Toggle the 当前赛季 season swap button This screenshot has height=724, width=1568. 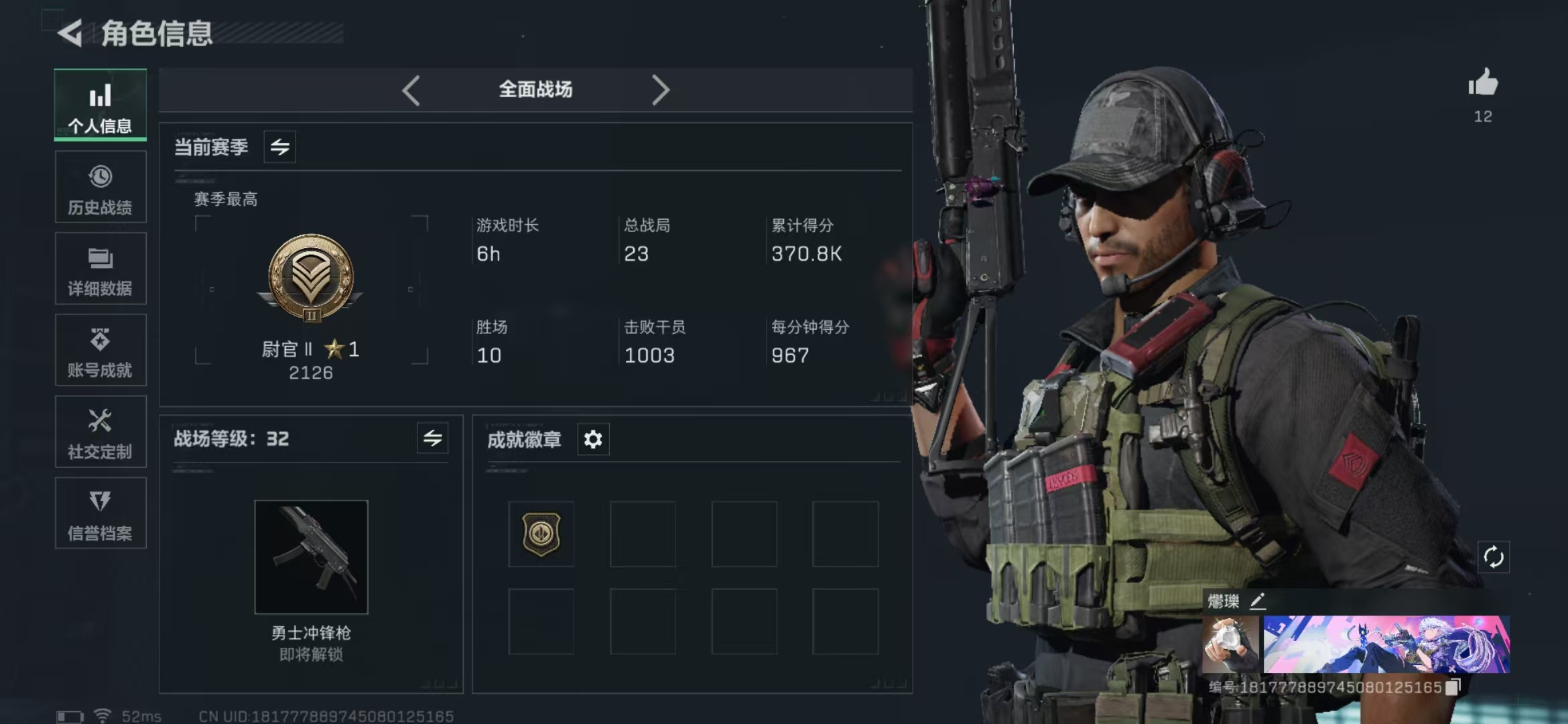click(x=279, y=147)
